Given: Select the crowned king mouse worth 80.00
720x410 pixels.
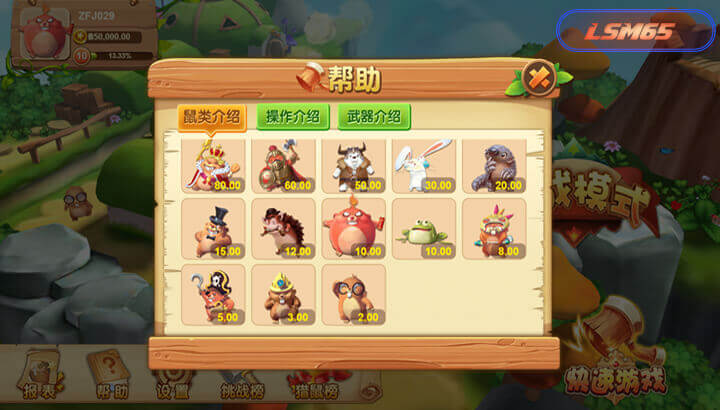Looking at the screenshot, I should click(212, 164).
